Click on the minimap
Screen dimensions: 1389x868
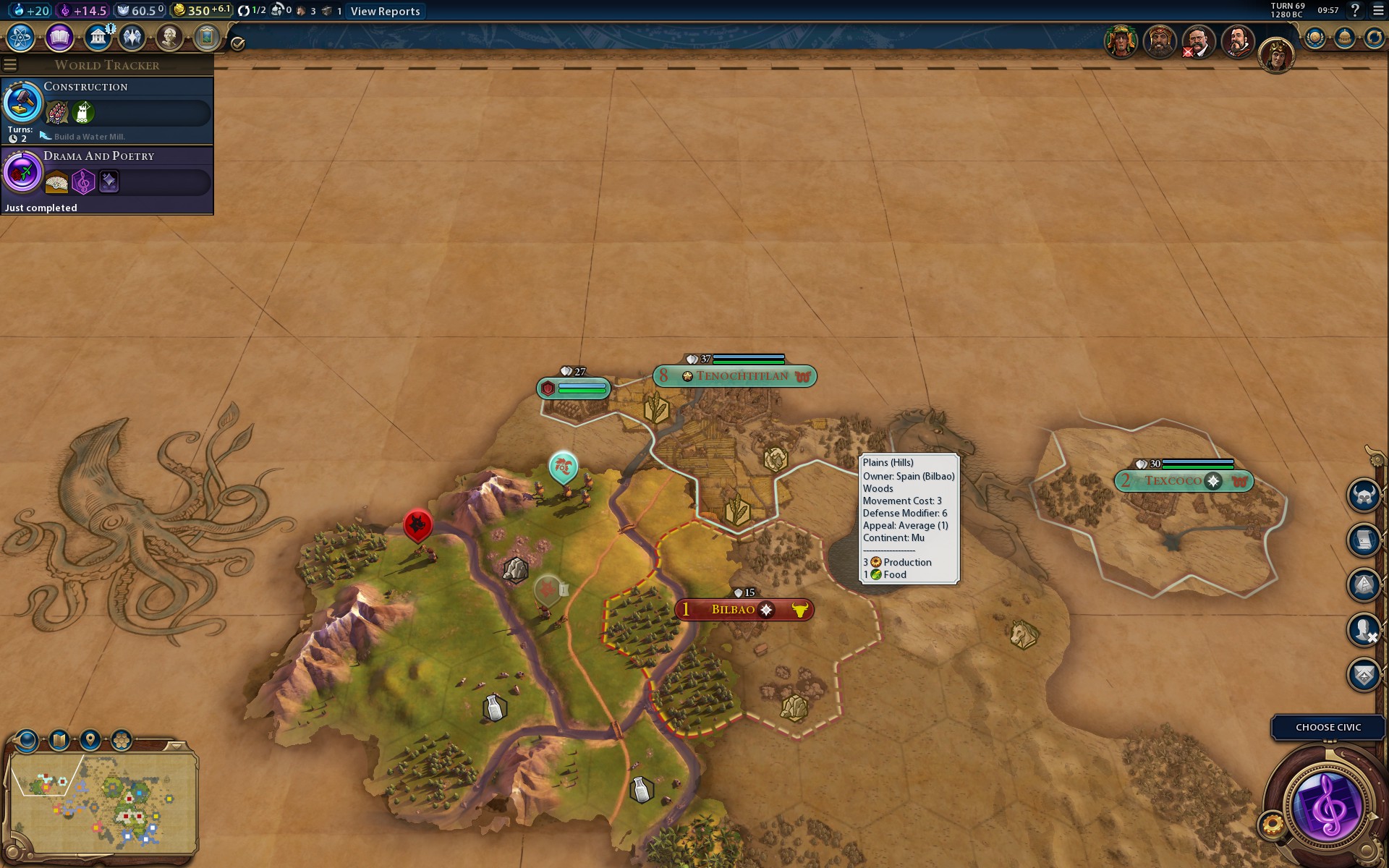click(103, 801)
